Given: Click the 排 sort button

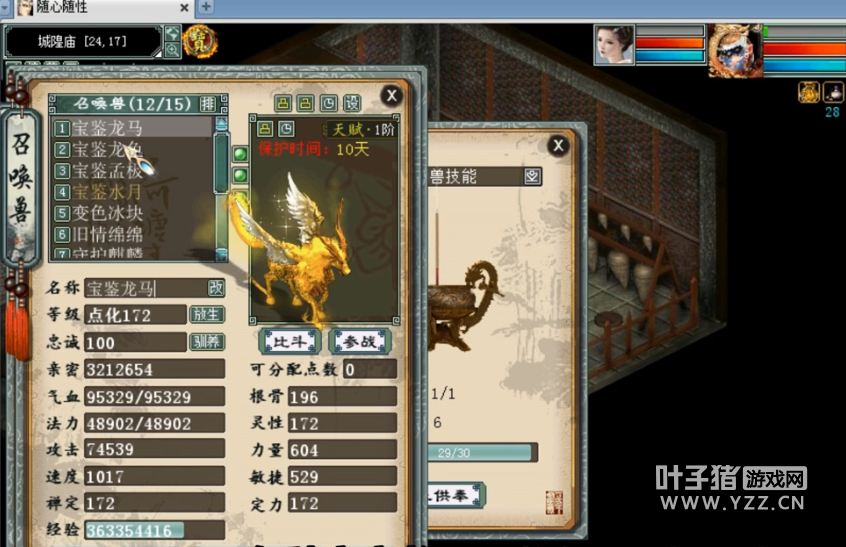Looking at the screenshot, I should click(x=208, y=104).
